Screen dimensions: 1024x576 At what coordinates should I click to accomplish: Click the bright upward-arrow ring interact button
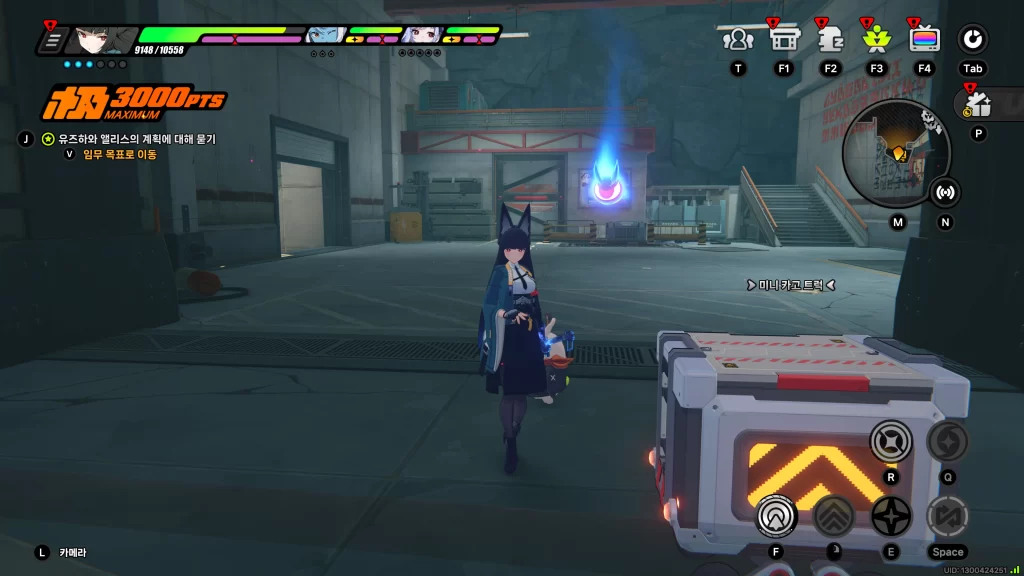[774, 516]
